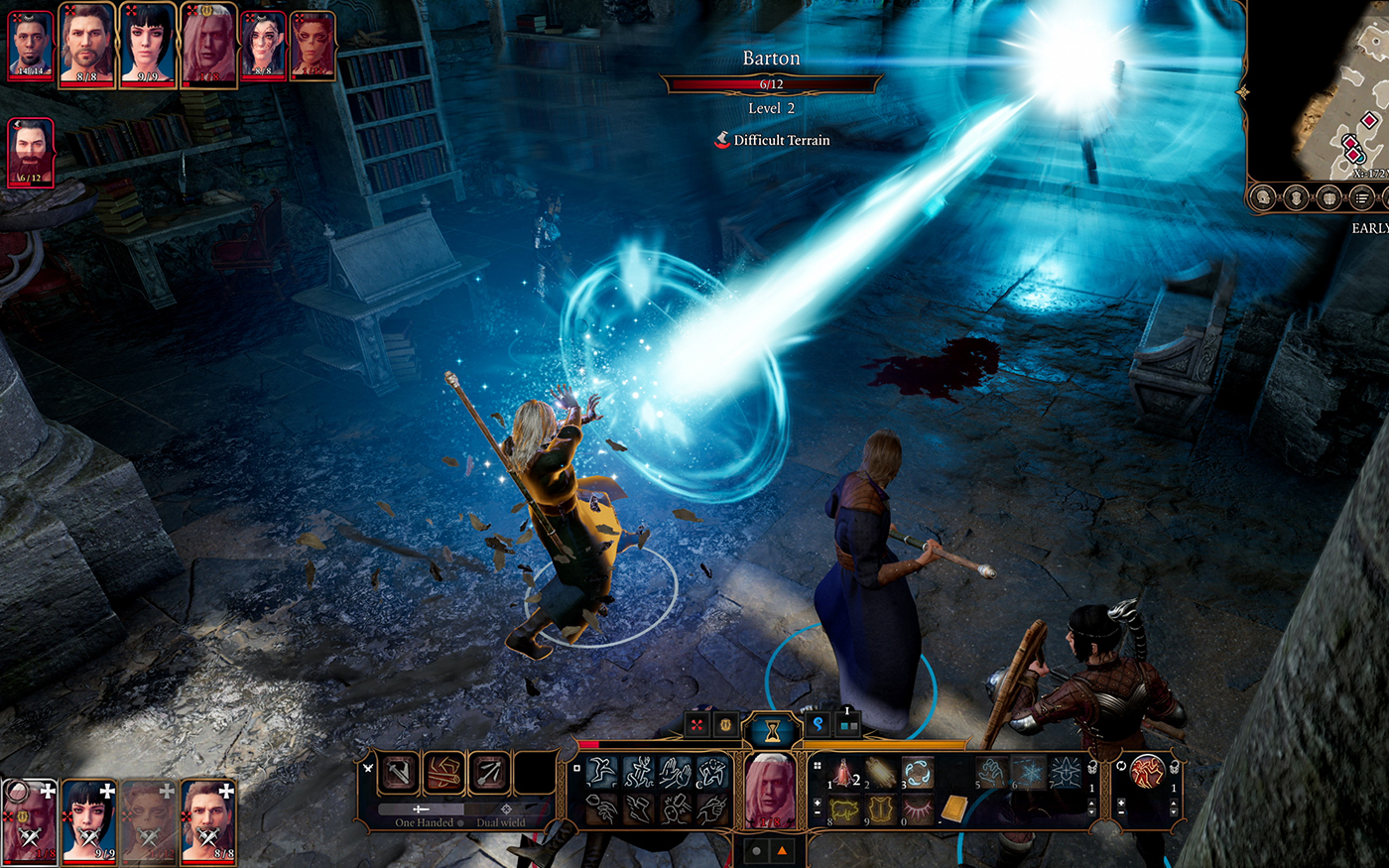Select the 14/14 turn-order portrait
The image size is (1389, 868).
[31, 45]
